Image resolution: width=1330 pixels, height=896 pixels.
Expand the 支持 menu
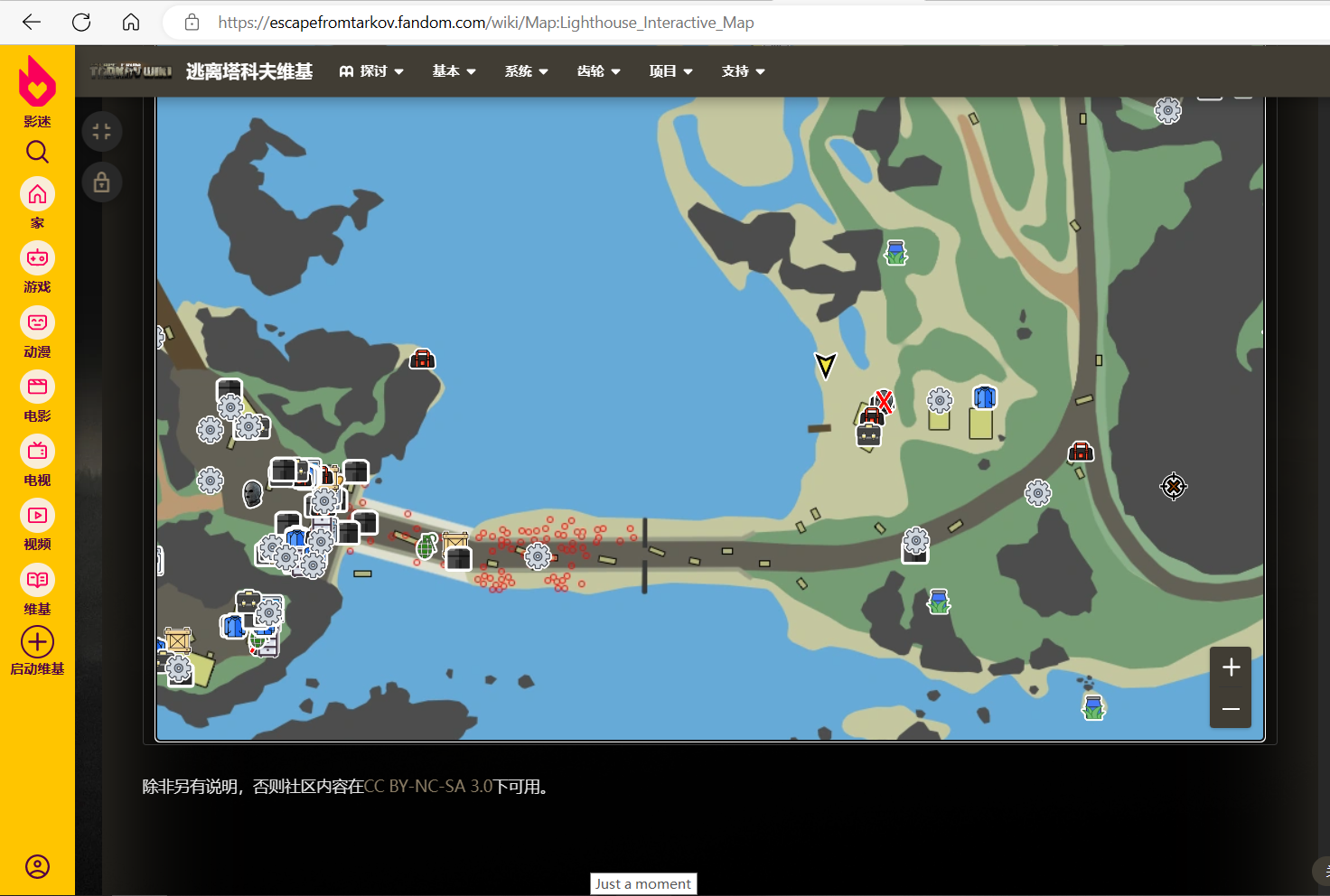click(x=743, y=71)
